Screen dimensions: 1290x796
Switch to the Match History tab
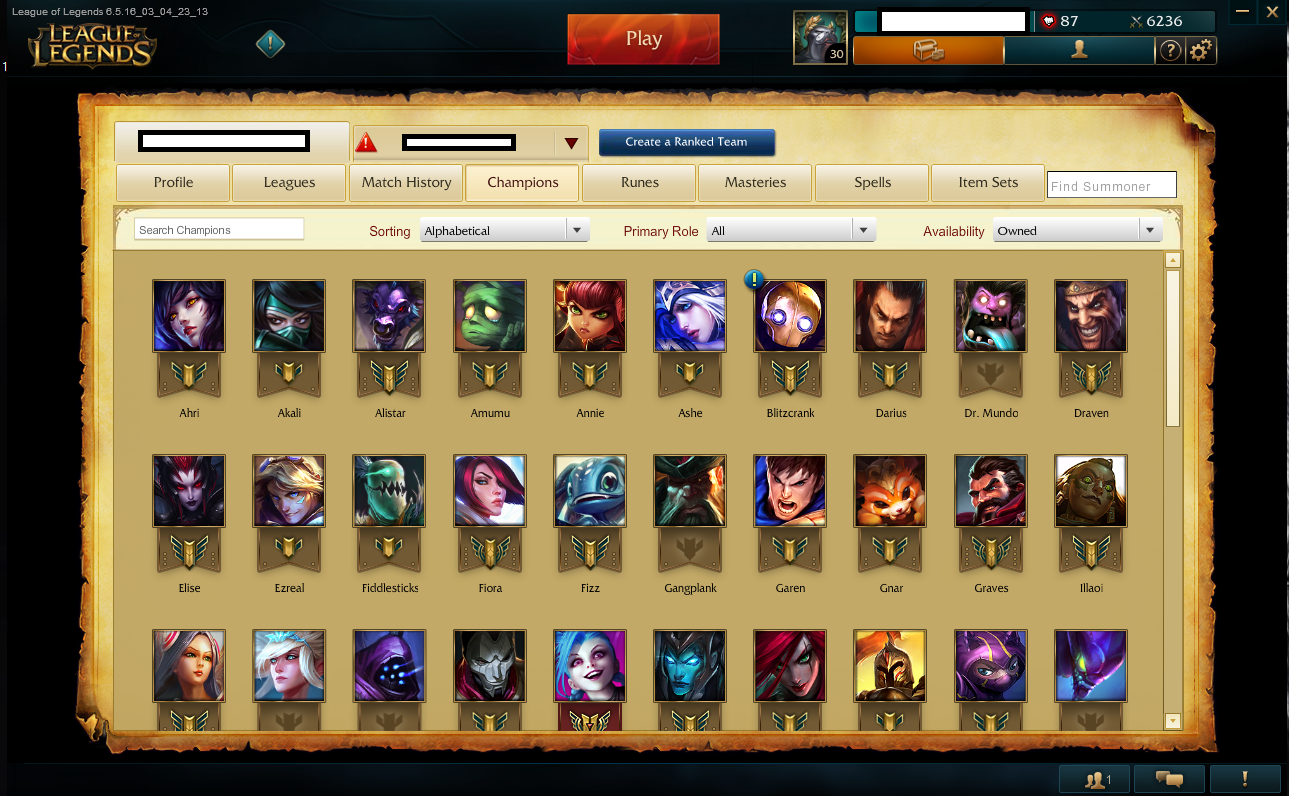point(406,183)
